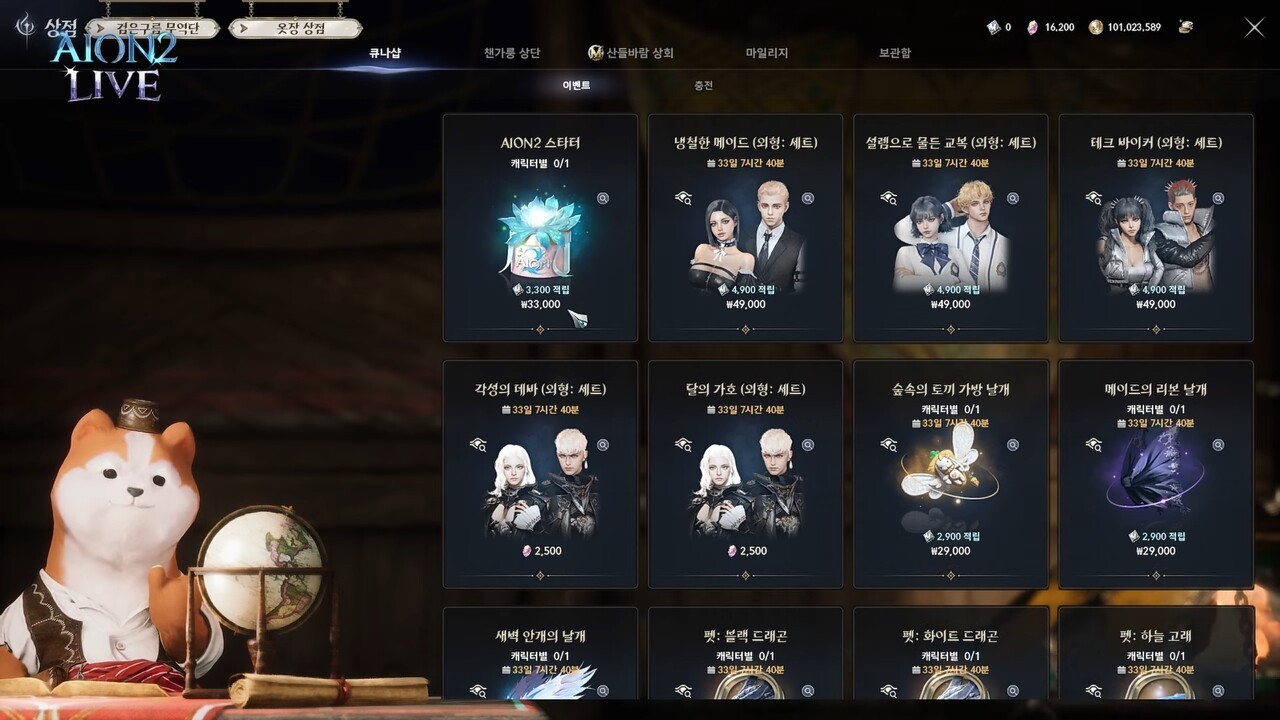
Task: Select the AION2 스타터 package
Action: pos(540,228)
